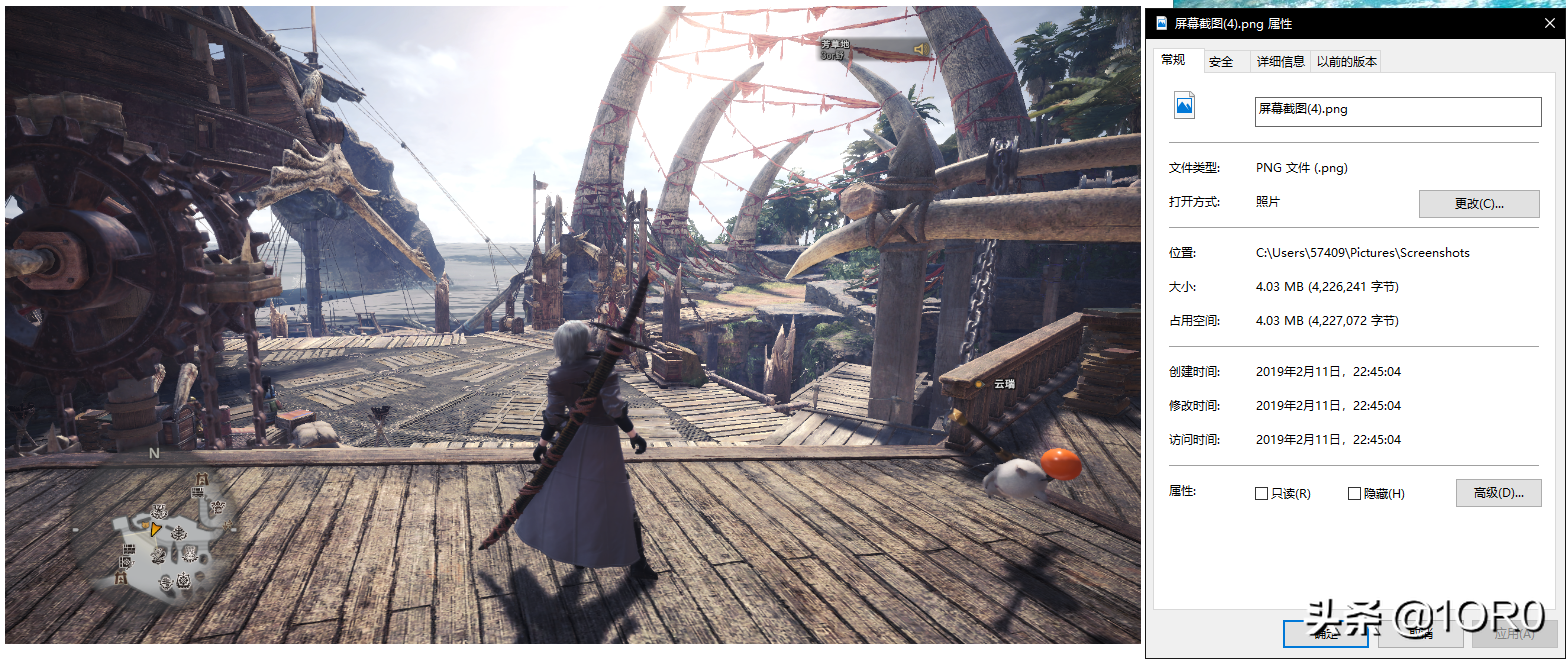Select the yellow player arrow on minimap
This screenshot has width=1566, height=659.
[156, 527]
